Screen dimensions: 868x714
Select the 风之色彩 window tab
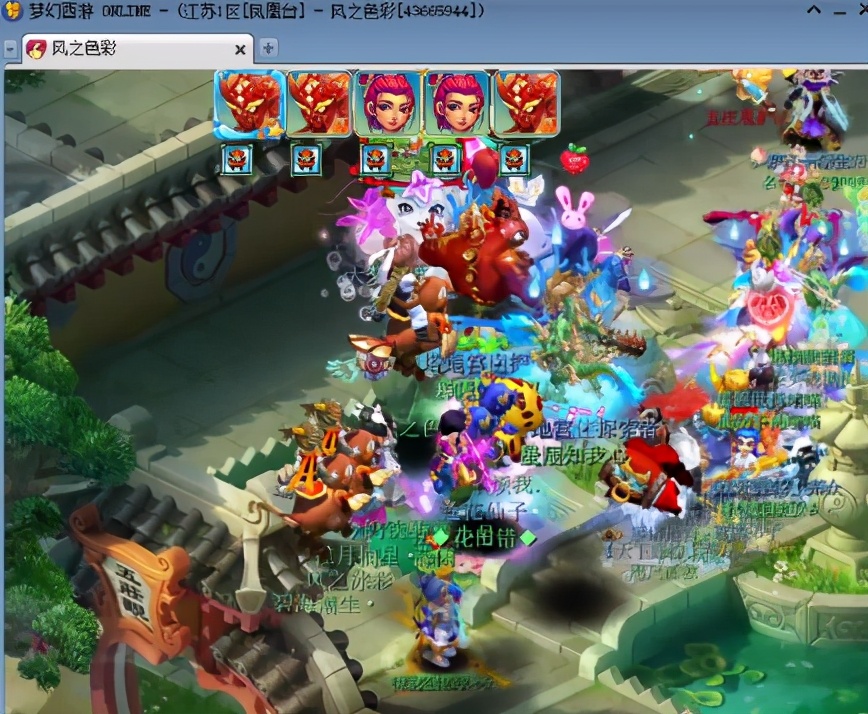coord(130,48)
